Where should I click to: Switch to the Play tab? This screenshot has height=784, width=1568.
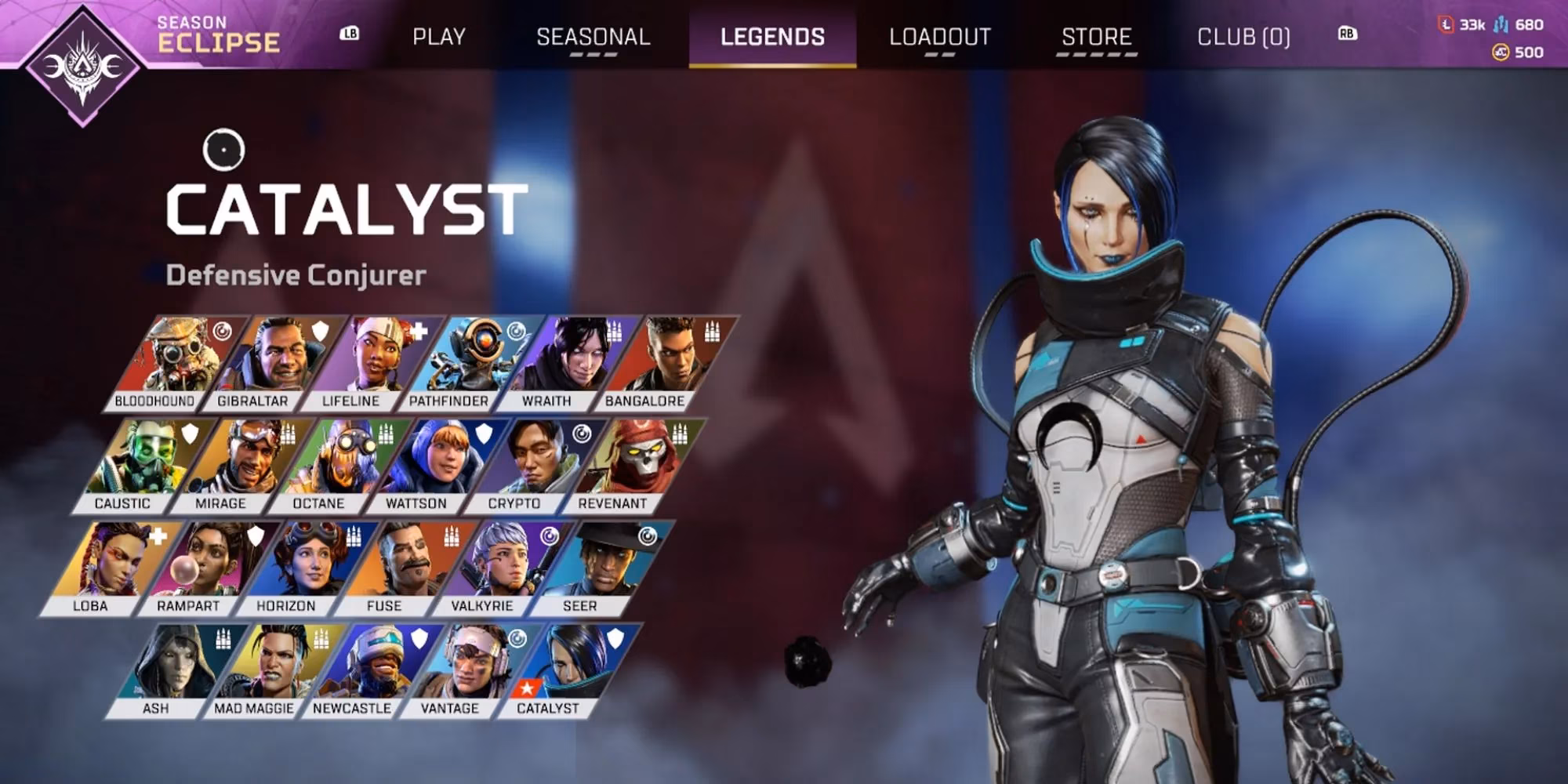(439, 37)
